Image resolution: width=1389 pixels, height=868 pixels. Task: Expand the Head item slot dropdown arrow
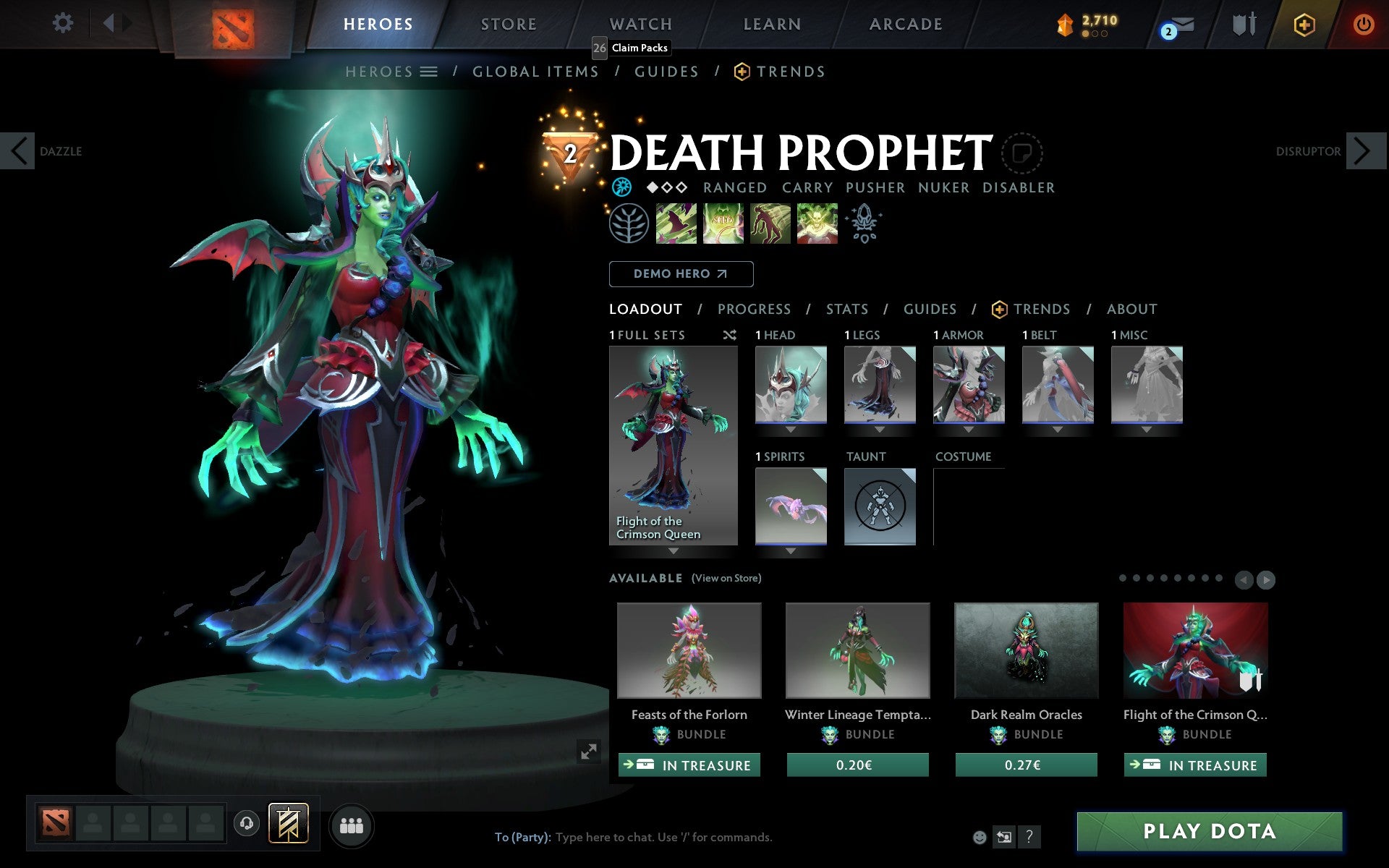coord(790,429)
